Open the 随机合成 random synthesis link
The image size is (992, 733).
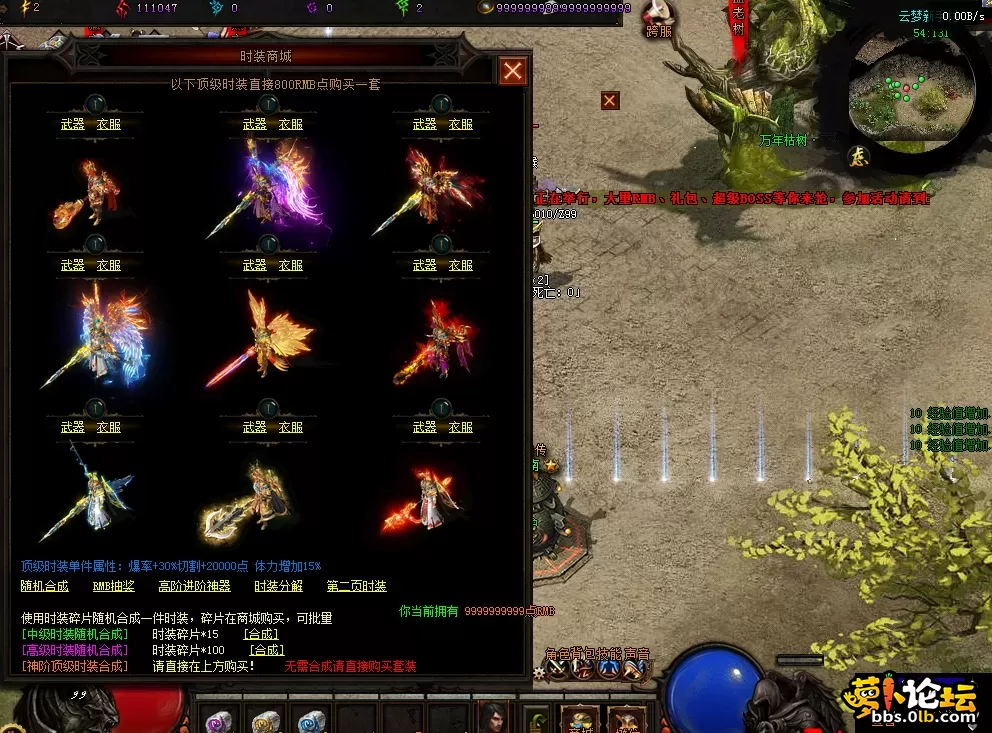(45, 586)
